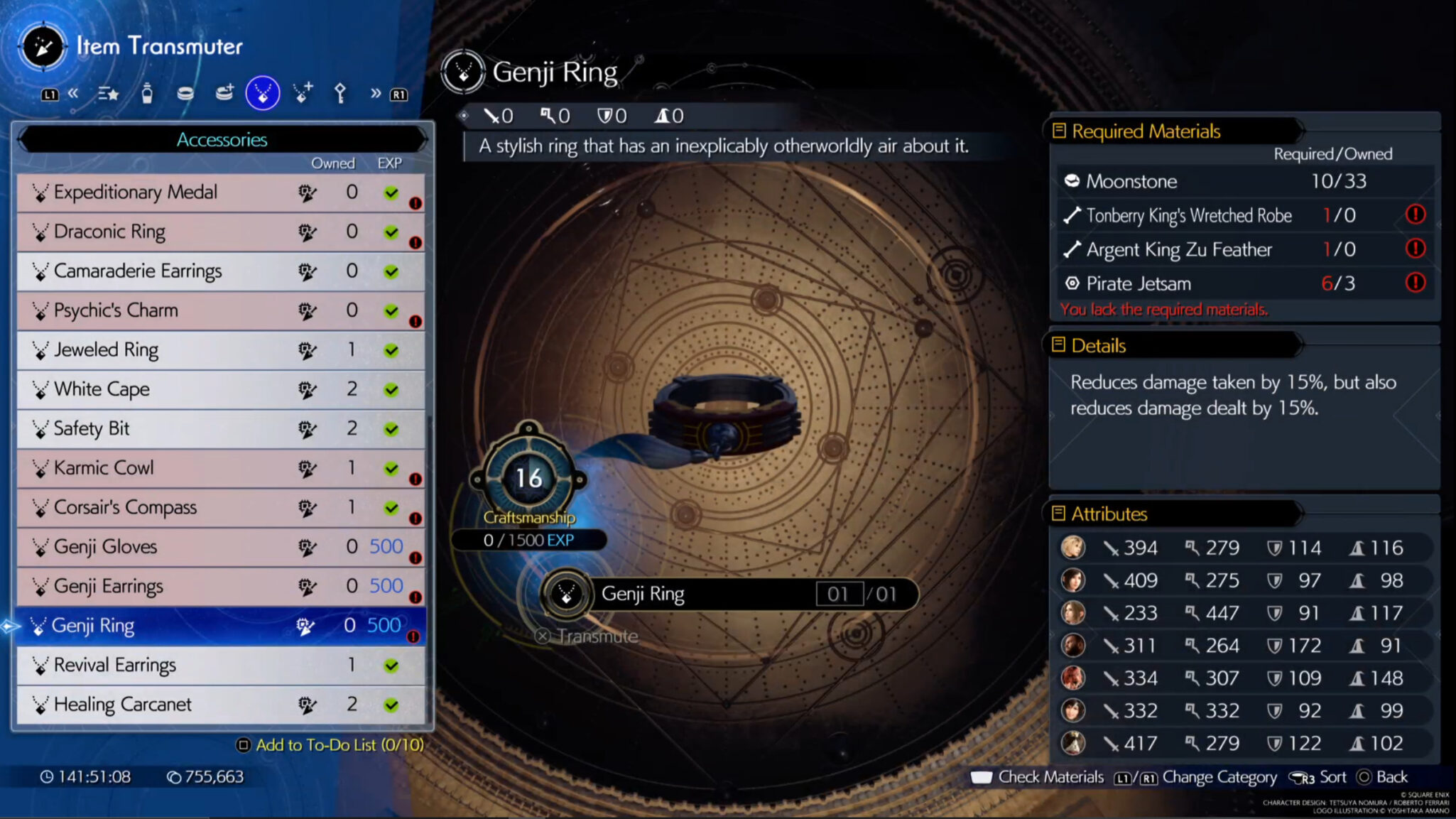Switch to the potion bottle items category

(x=147, y=93)
